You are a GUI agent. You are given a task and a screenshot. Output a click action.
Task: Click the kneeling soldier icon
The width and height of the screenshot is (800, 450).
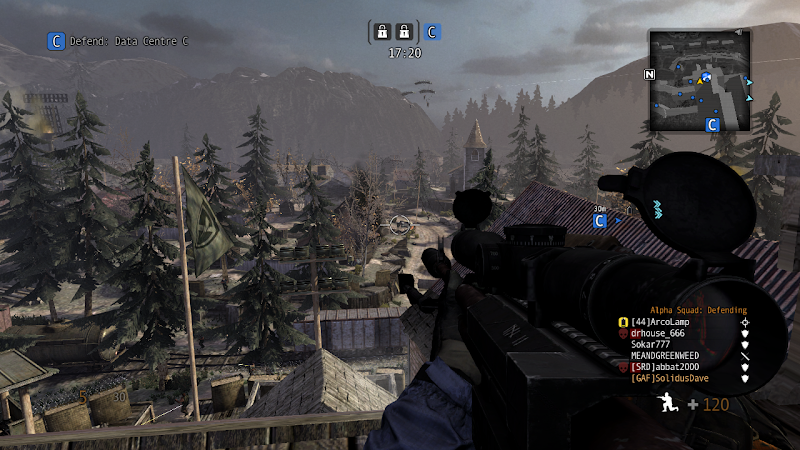[x=667, y=403]
